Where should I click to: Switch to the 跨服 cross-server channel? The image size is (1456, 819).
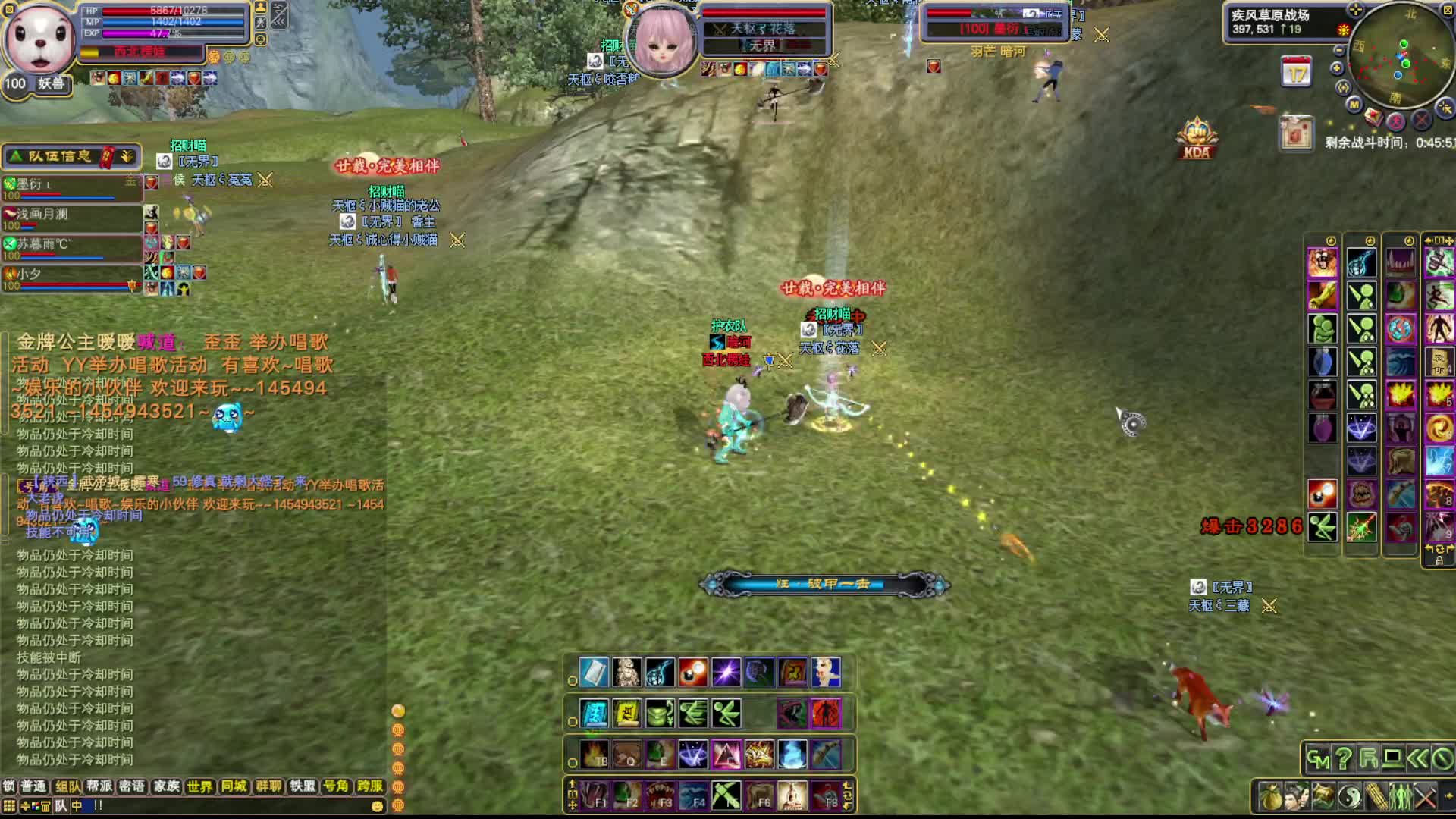370,786
